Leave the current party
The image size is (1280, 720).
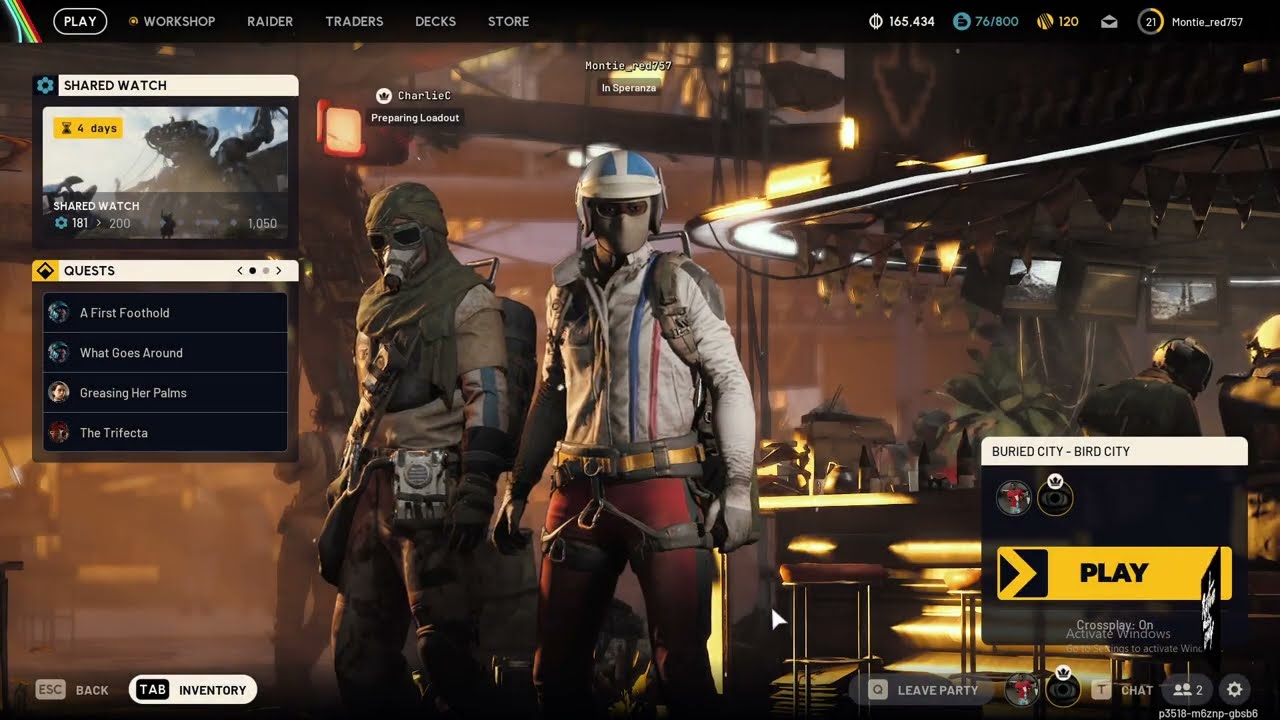pyautogui.click(x=924, y=690)
